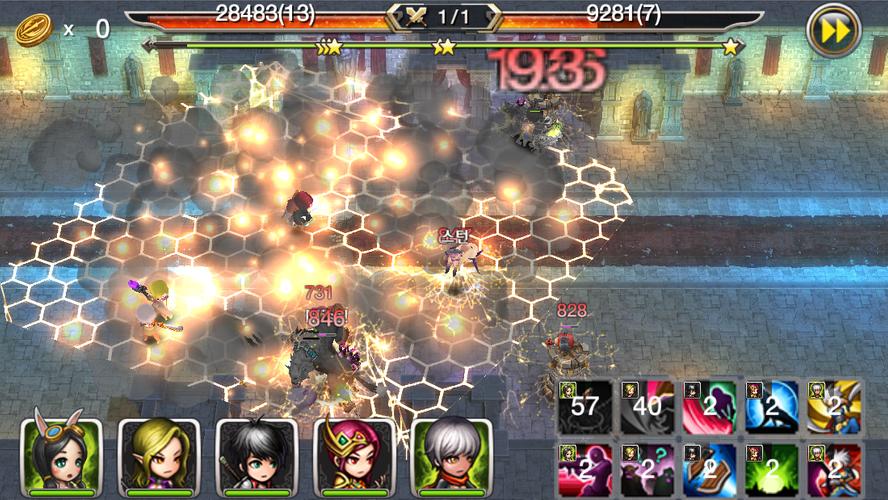Activate the purple gunner silhouette skill
888x500 pixels.
585,468
